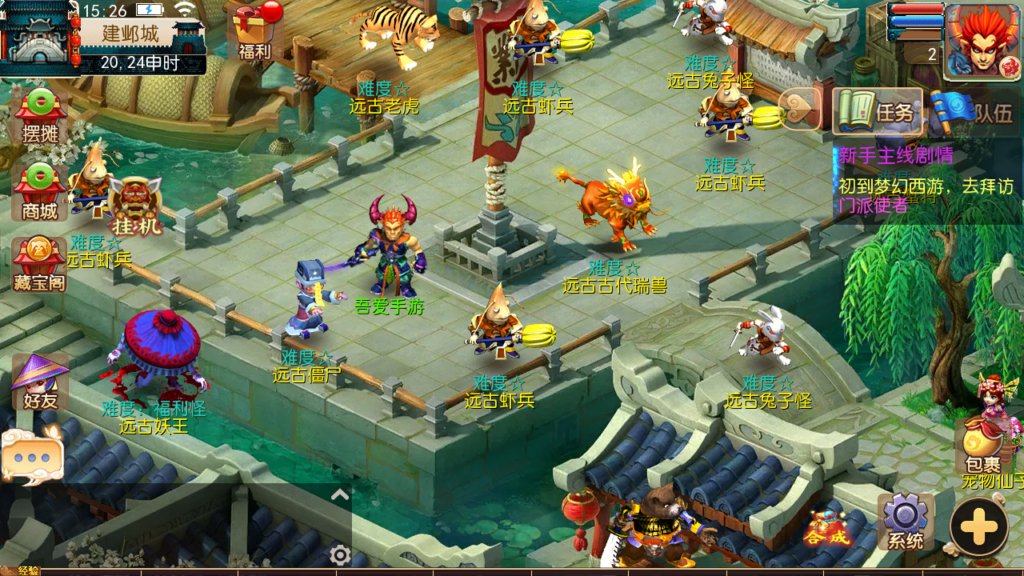Image resolution: width=1024 pixels, height=576 pixels.
Task: Open the 好友 friends list
Action: pyautogui.click(x=39, y=382)
